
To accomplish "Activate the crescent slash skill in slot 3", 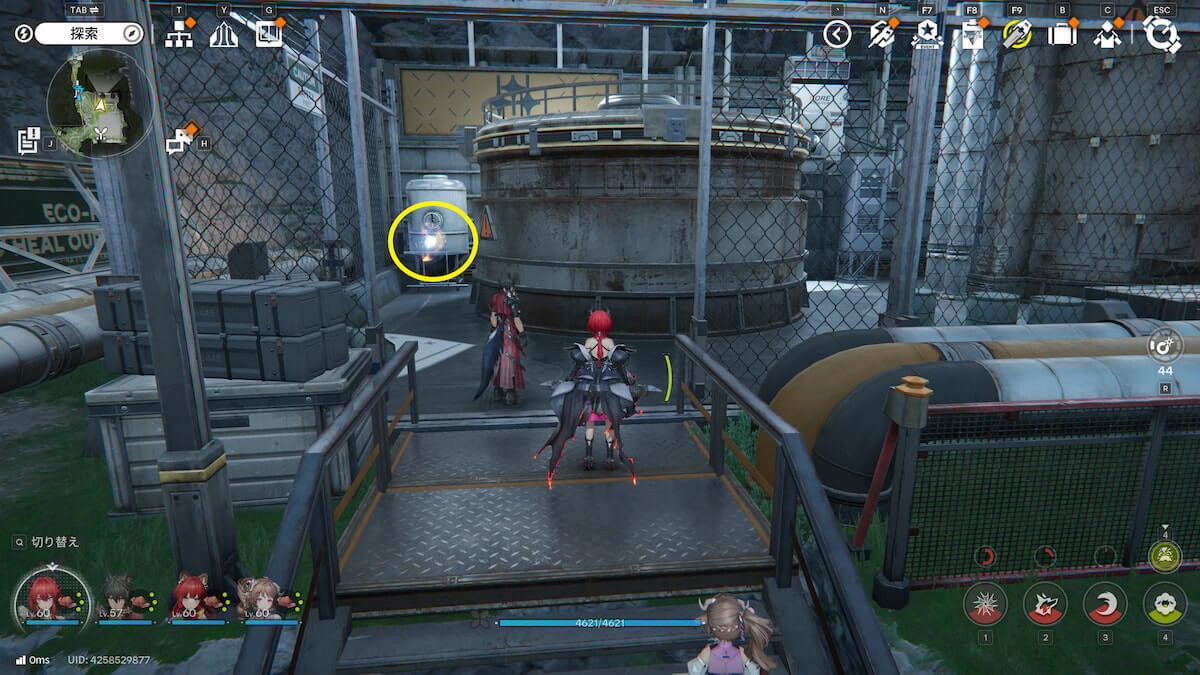I will click(1105, 604).
